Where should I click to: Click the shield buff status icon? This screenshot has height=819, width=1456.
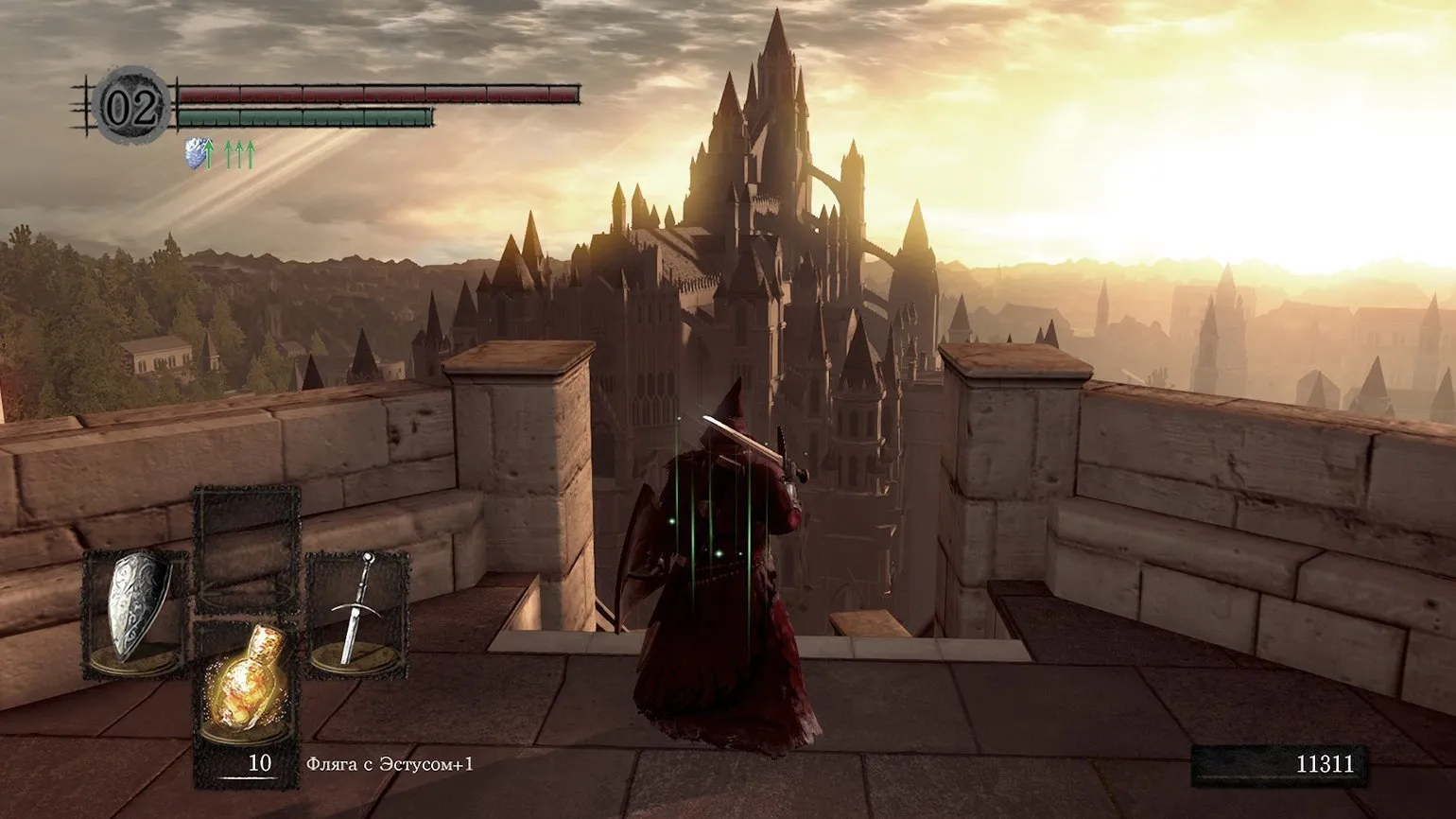[x=197, y=153]
